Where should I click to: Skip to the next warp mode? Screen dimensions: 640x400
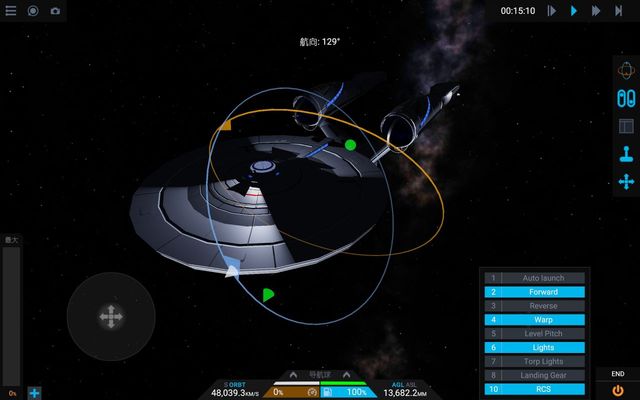[x=619, y=11]
